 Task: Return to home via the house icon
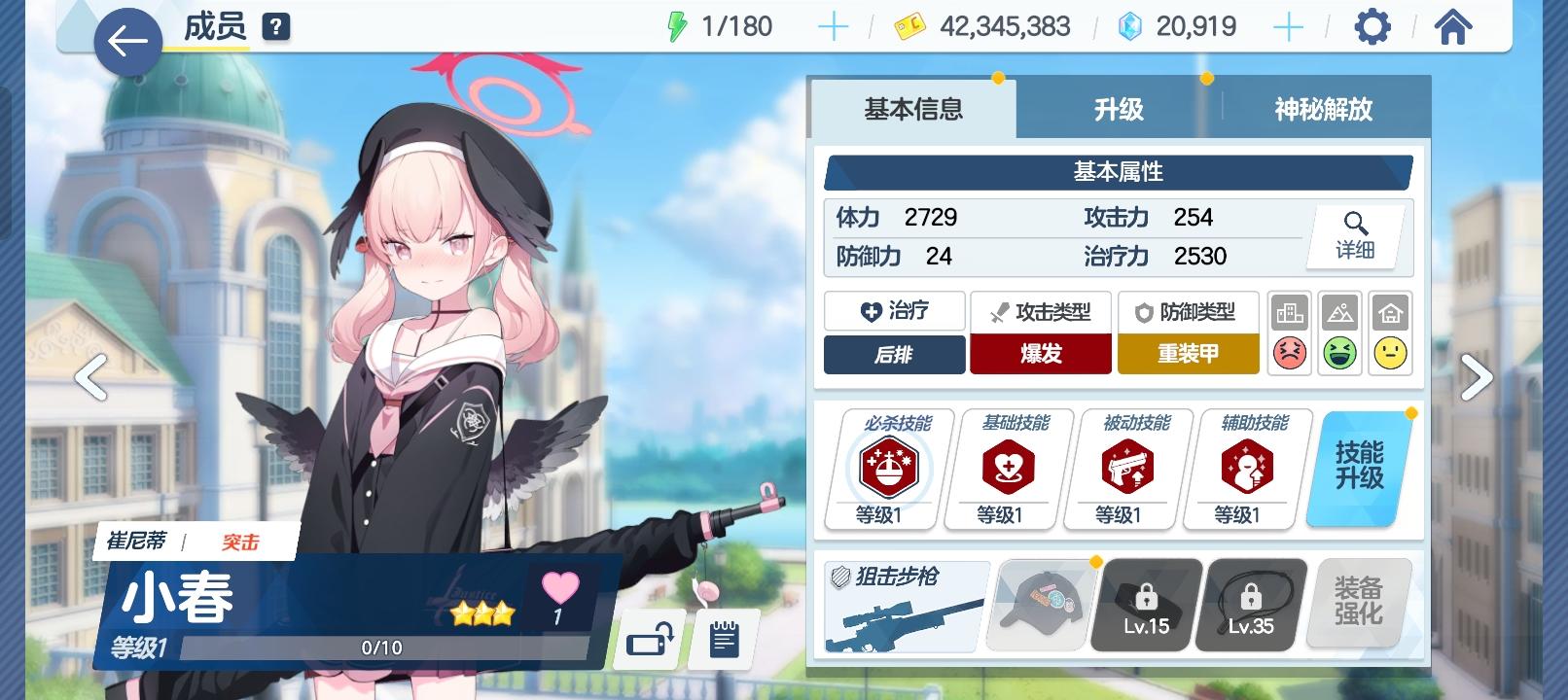[x=1453, y=26]
